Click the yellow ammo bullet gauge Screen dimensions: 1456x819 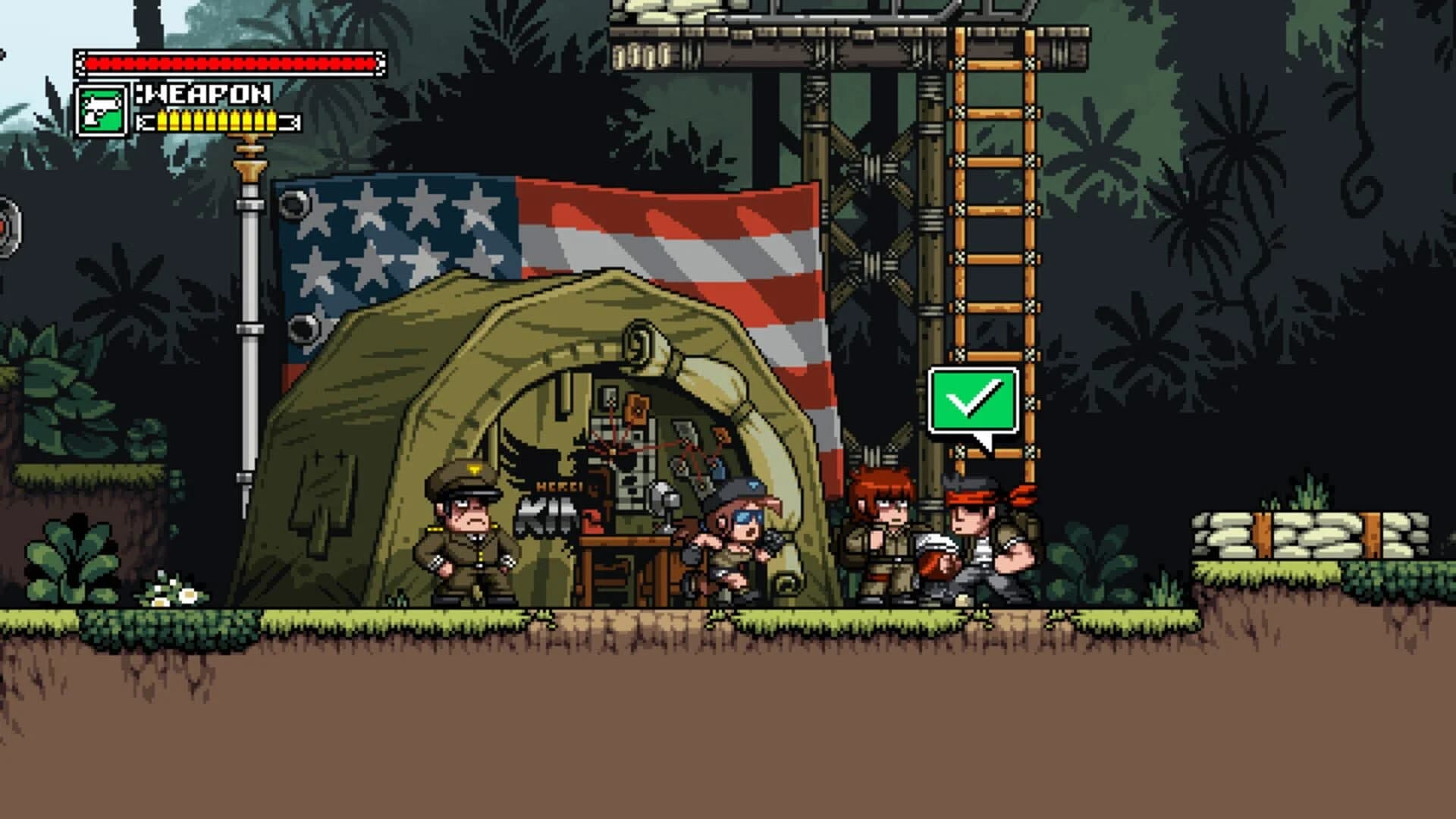click(216, 120)
